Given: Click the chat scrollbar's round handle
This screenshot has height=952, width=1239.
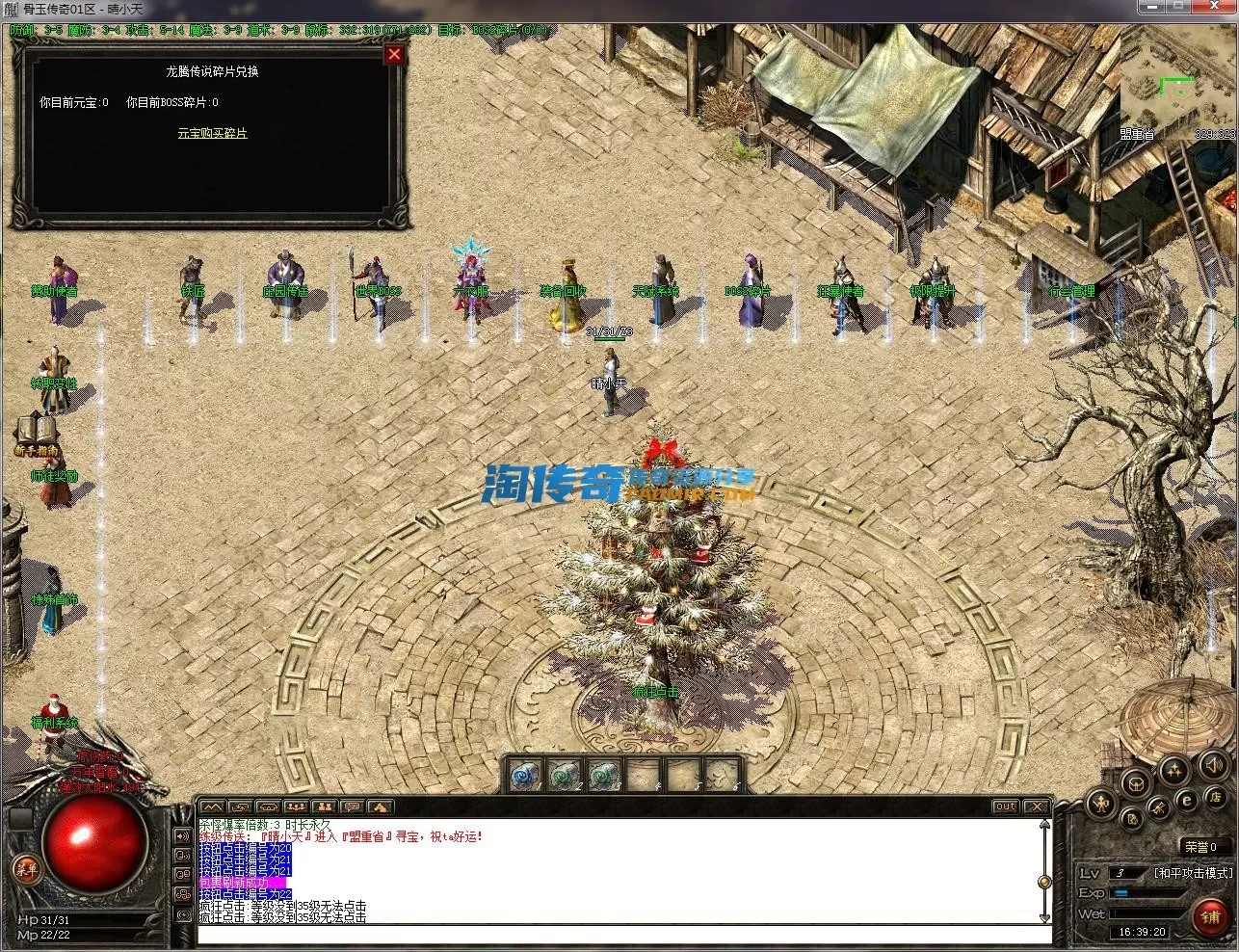Looking at the screenshot, I should pyautogui.click(x=1043, y=882).
